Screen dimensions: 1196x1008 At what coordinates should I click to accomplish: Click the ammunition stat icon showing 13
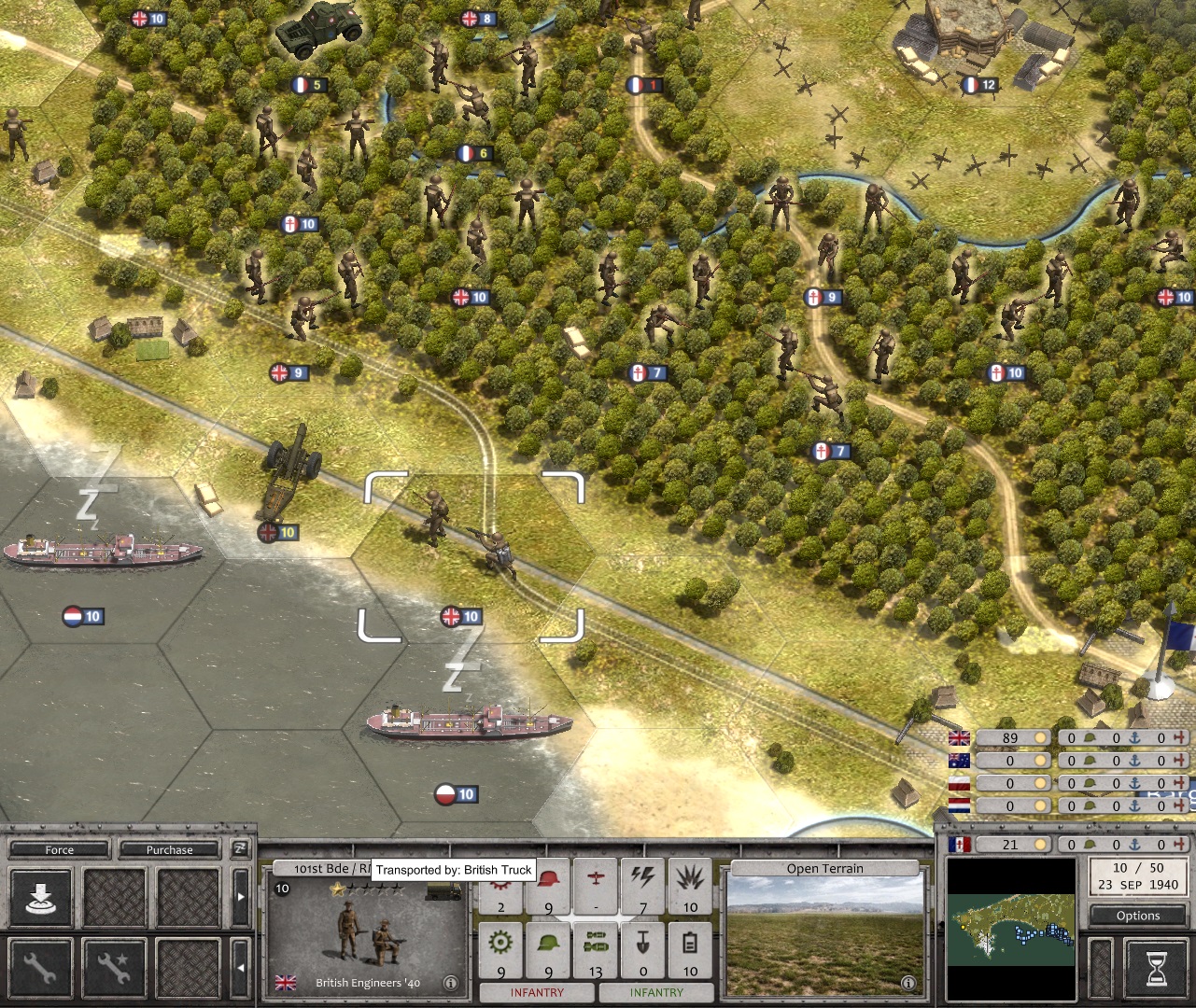tap(596, 941)
